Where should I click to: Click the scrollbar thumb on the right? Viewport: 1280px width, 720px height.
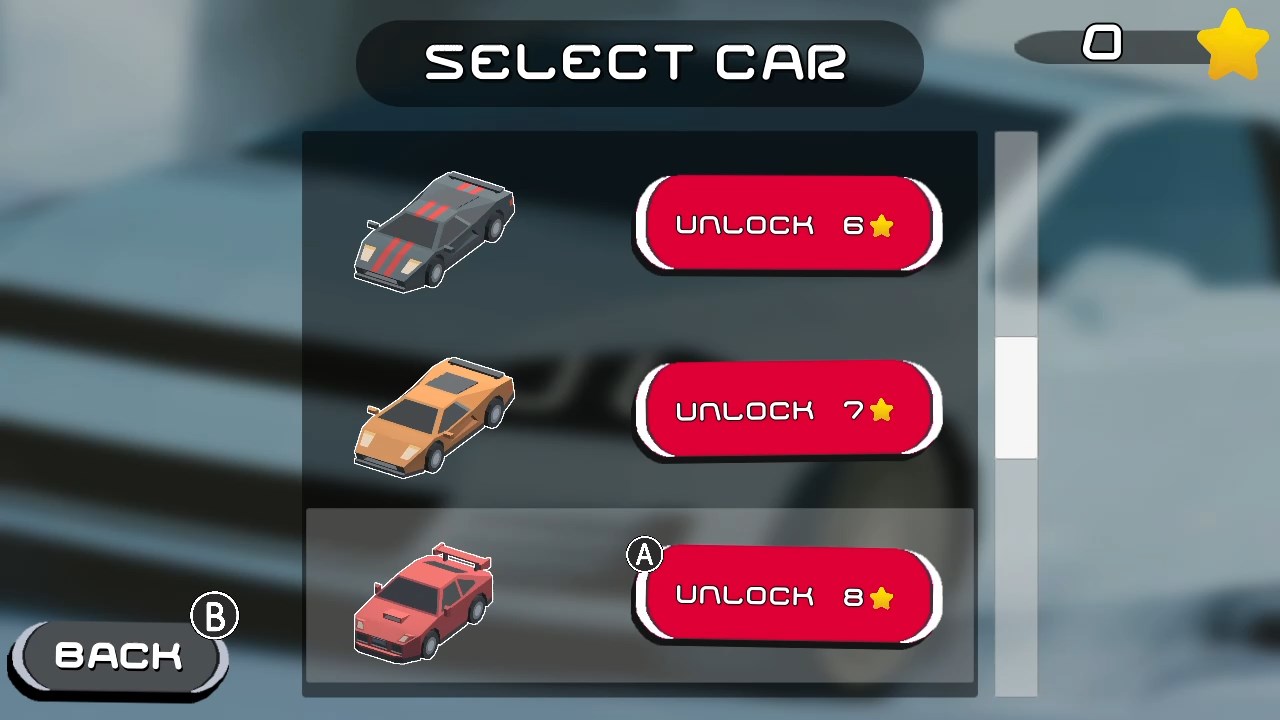coord(1016,397)
